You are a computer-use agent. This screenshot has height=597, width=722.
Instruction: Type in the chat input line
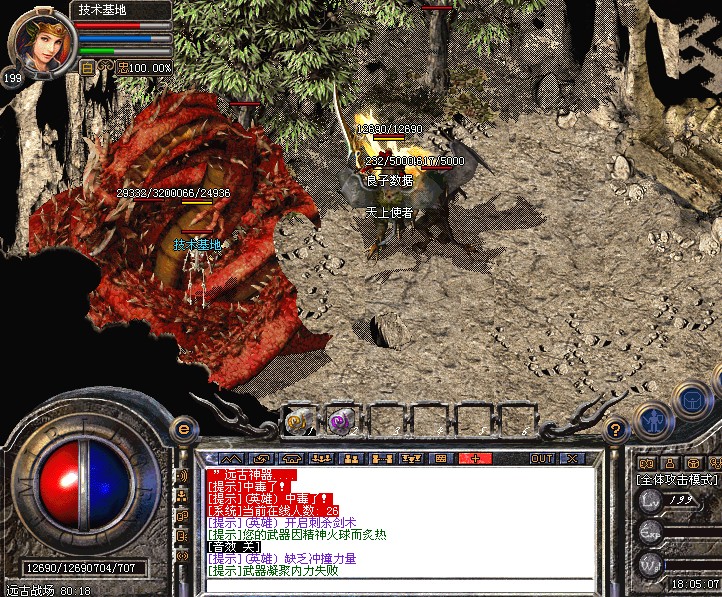[x=400, y=584]
